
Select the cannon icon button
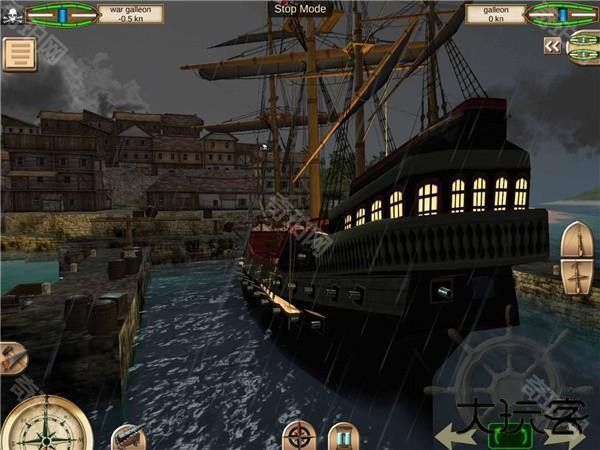[x=128, y=437]
